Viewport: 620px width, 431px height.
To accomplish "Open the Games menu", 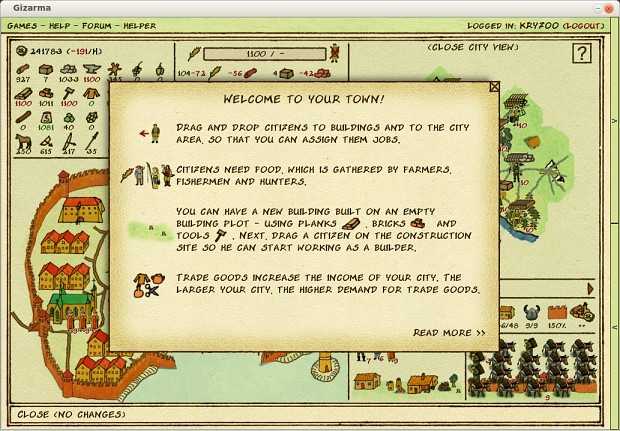I will (x=23, y=25).
